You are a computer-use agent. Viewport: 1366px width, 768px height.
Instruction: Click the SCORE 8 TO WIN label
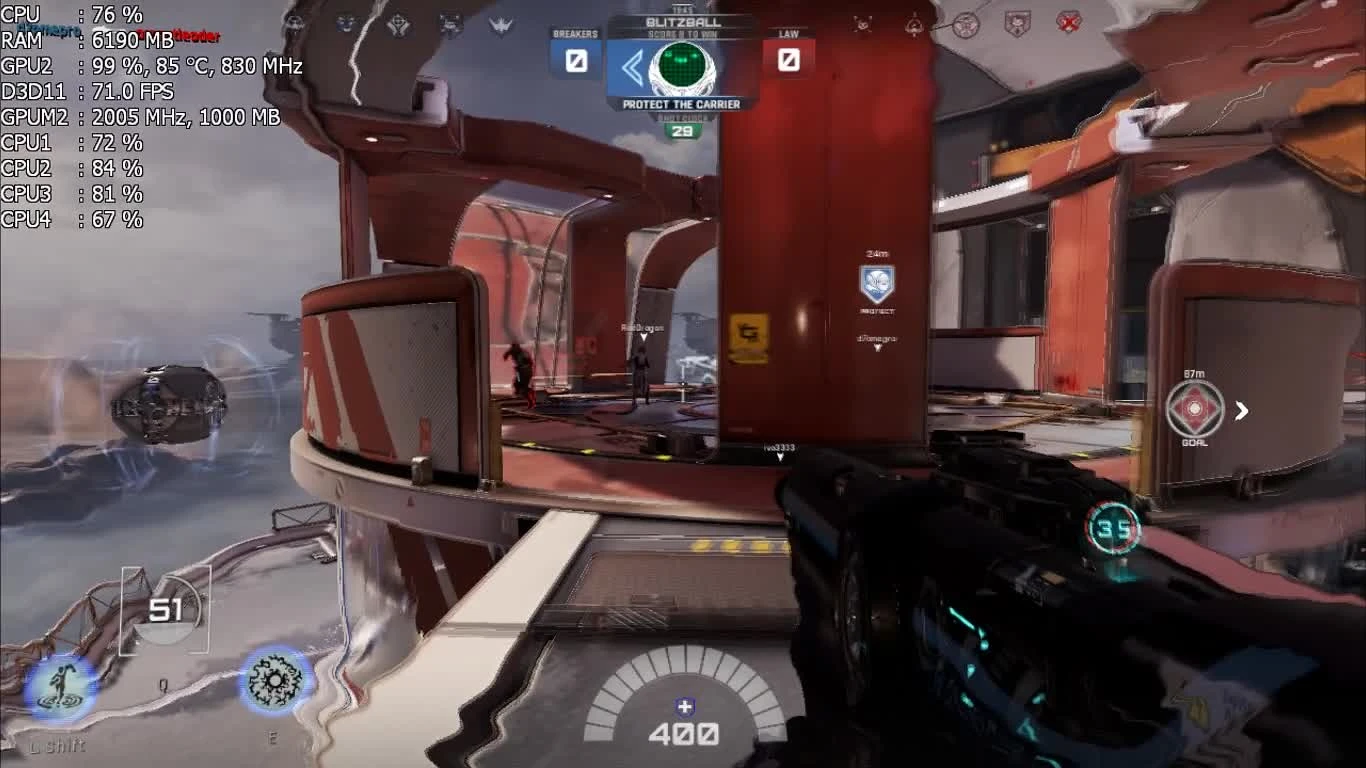tap(683, 33)
